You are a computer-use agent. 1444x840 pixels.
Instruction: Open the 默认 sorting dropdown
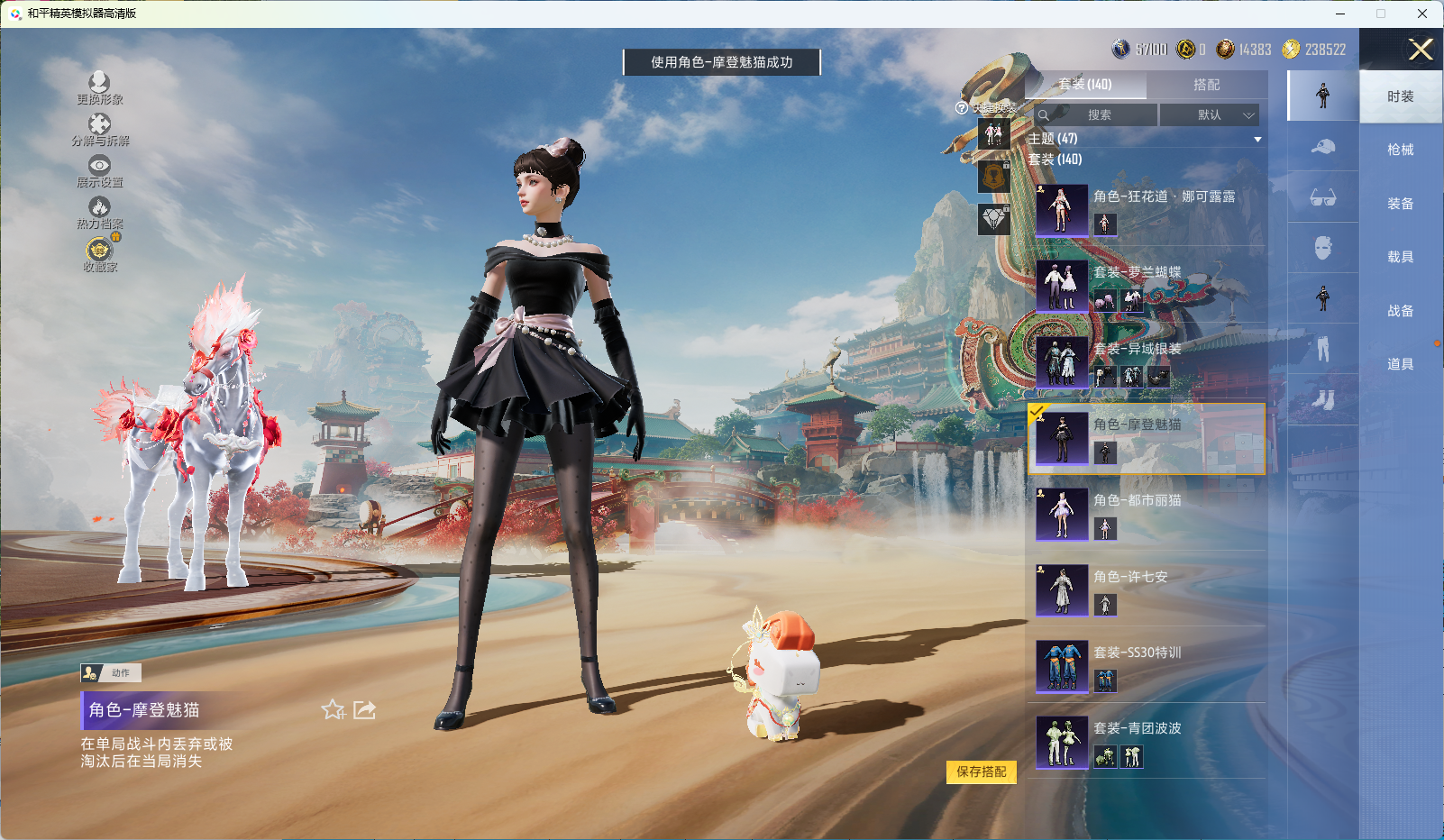(1209, 115)
